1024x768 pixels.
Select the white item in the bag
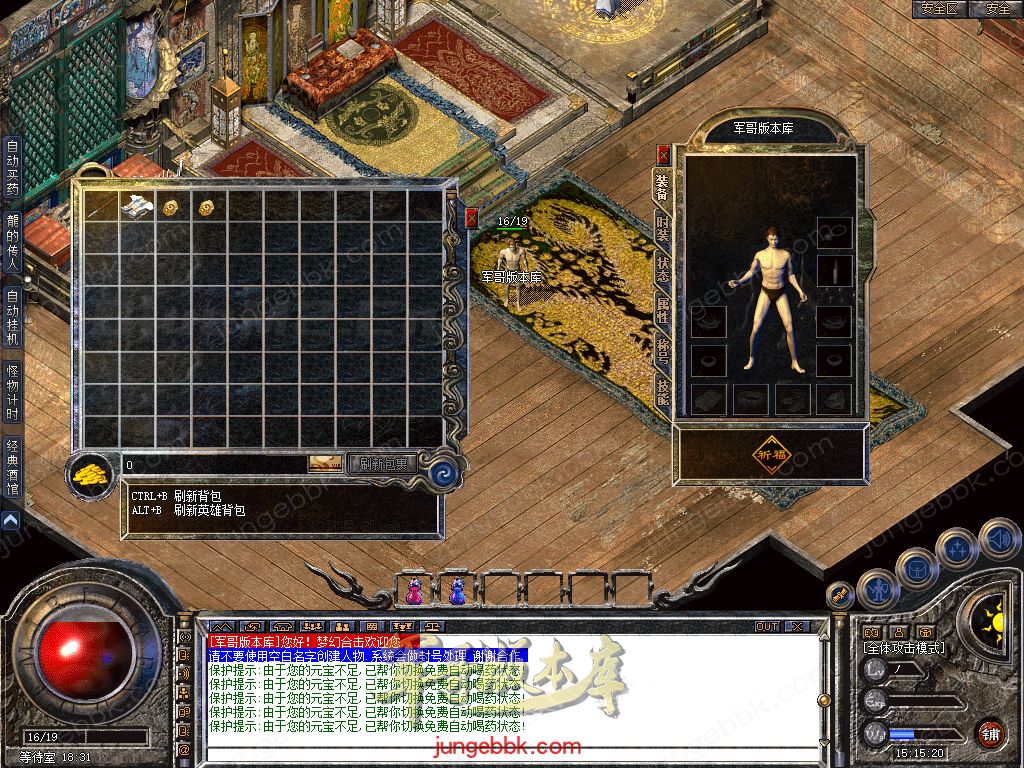tap(137, 207)
